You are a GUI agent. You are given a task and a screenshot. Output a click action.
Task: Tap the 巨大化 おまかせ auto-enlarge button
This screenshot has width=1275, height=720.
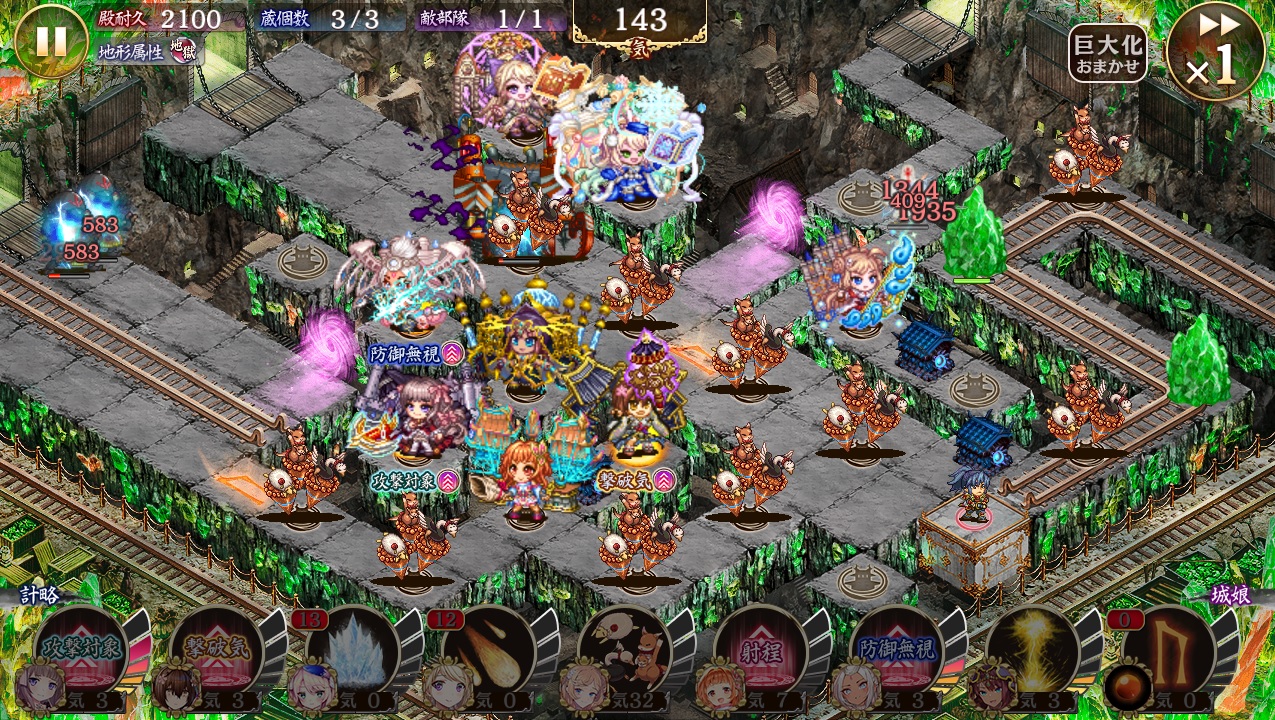1107,54
